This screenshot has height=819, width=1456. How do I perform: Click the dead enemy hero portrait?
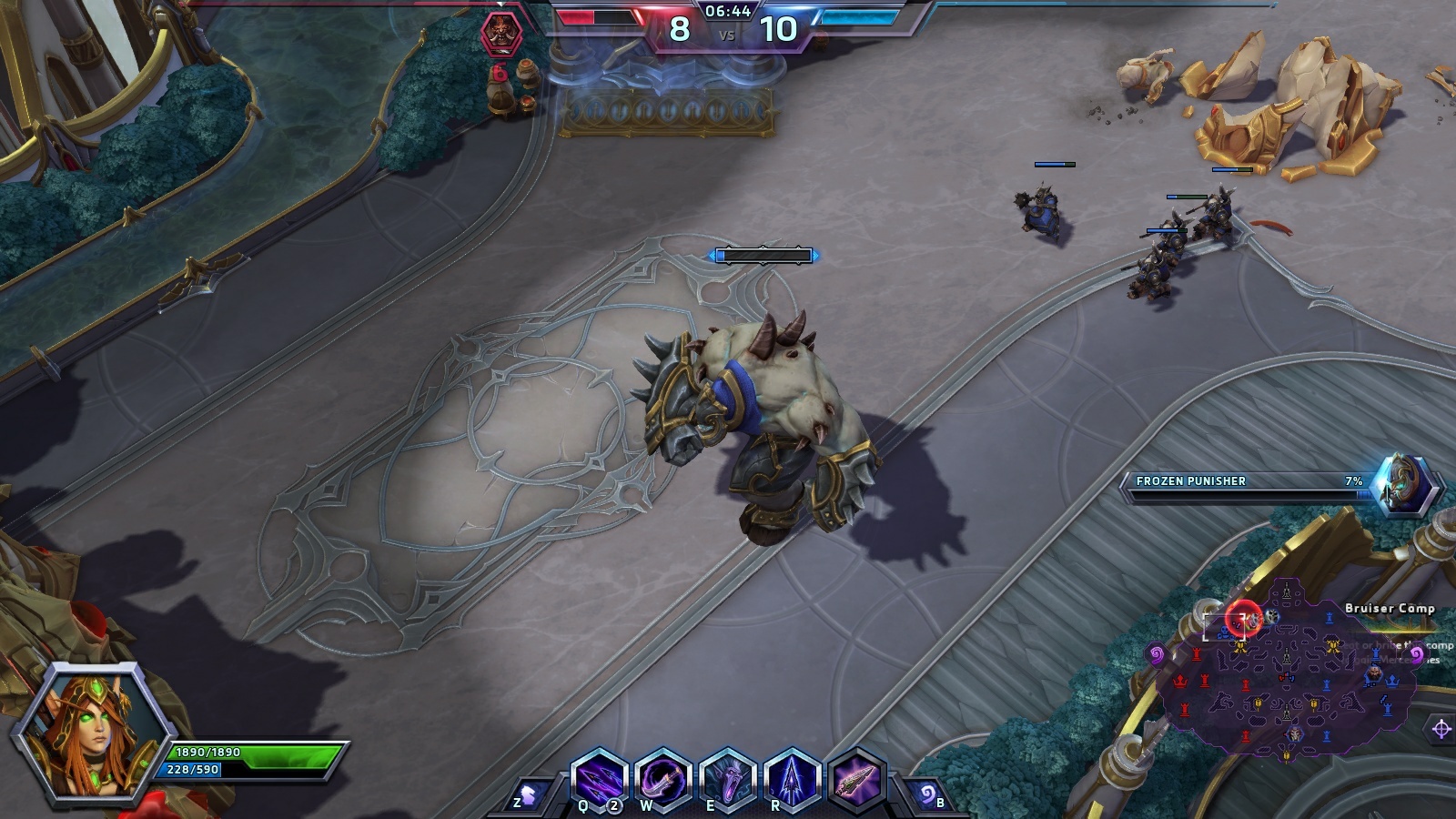point(500,34)
